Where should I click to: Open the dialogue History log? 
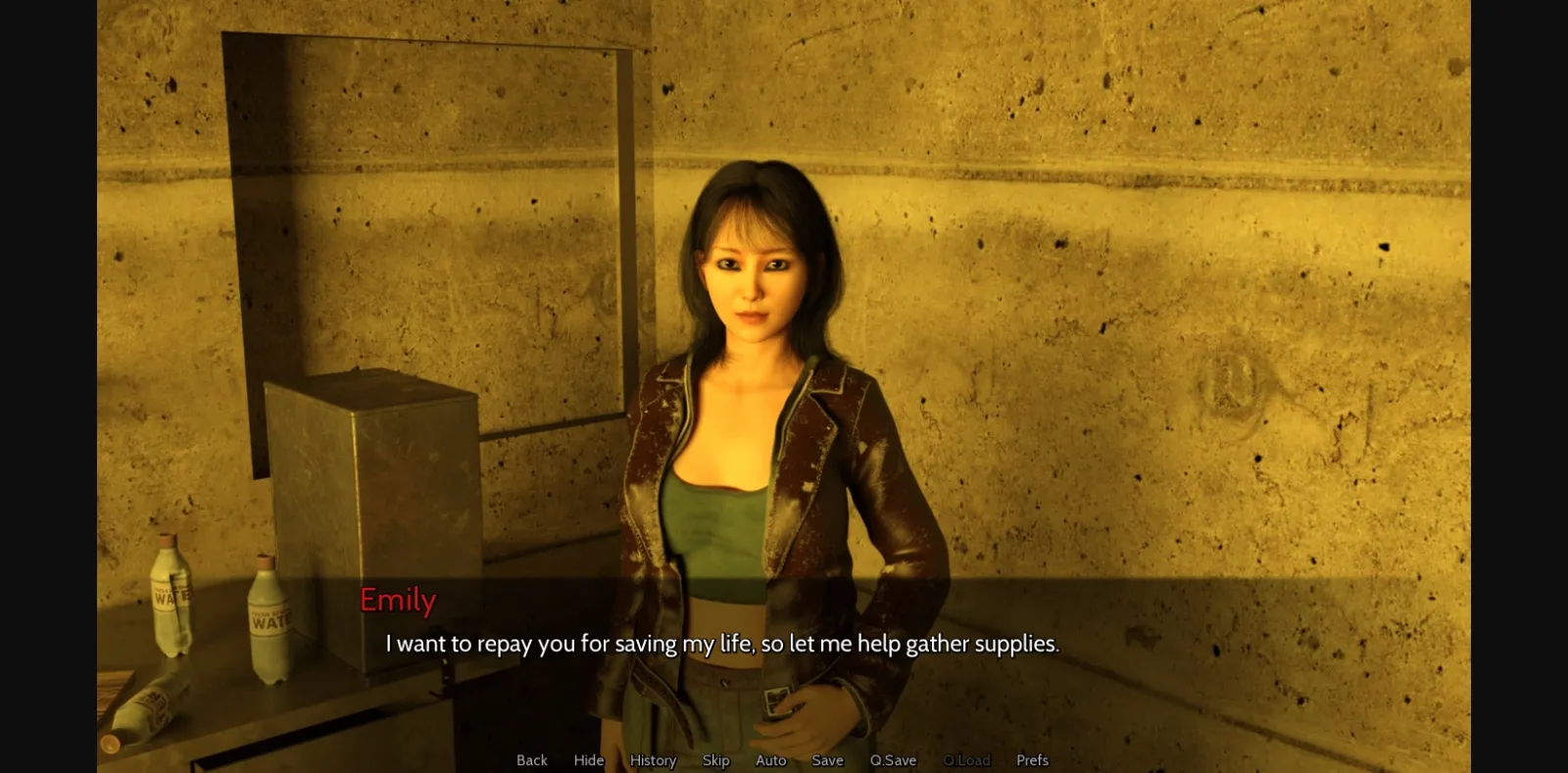pos(652,760)
